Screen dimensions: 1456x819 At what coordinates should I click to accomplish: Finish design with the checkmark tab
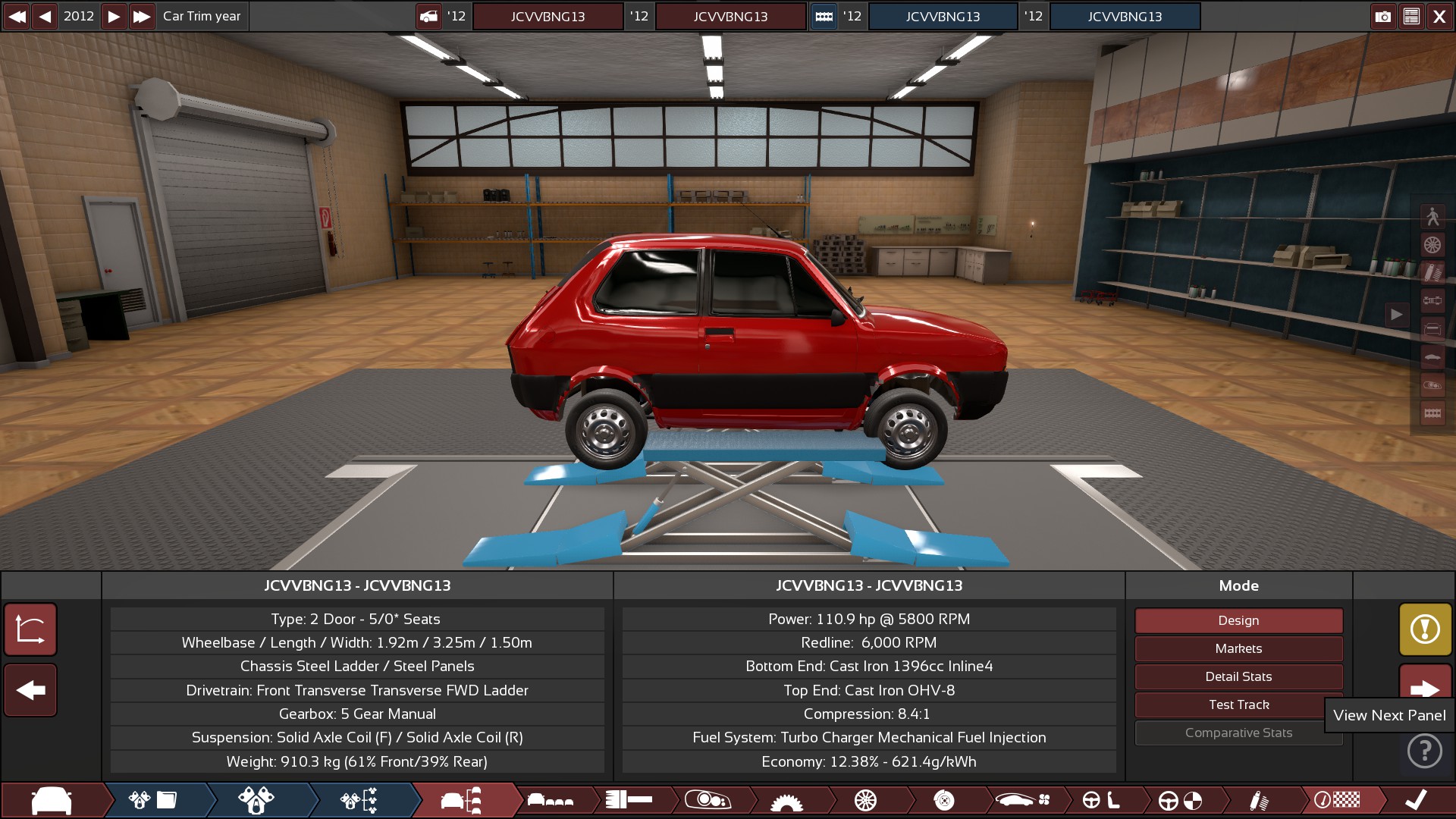pyautogui.click(x=1415, y=800)
